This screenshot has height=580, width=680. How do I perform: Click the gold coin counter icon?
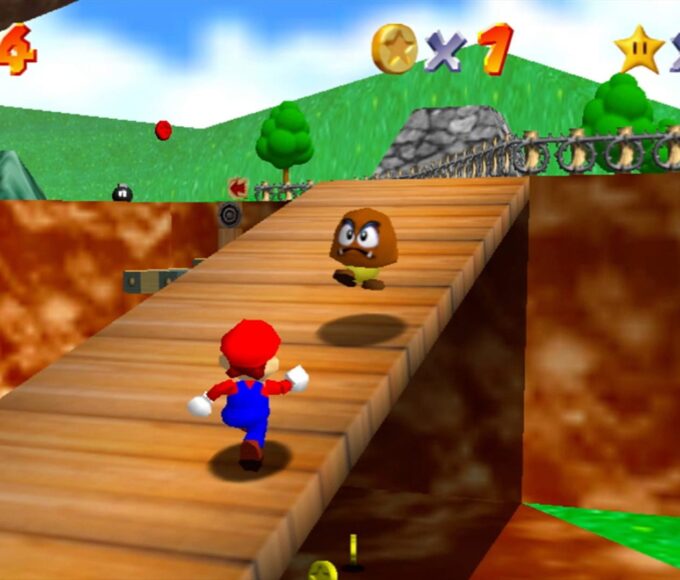(394, 48)
